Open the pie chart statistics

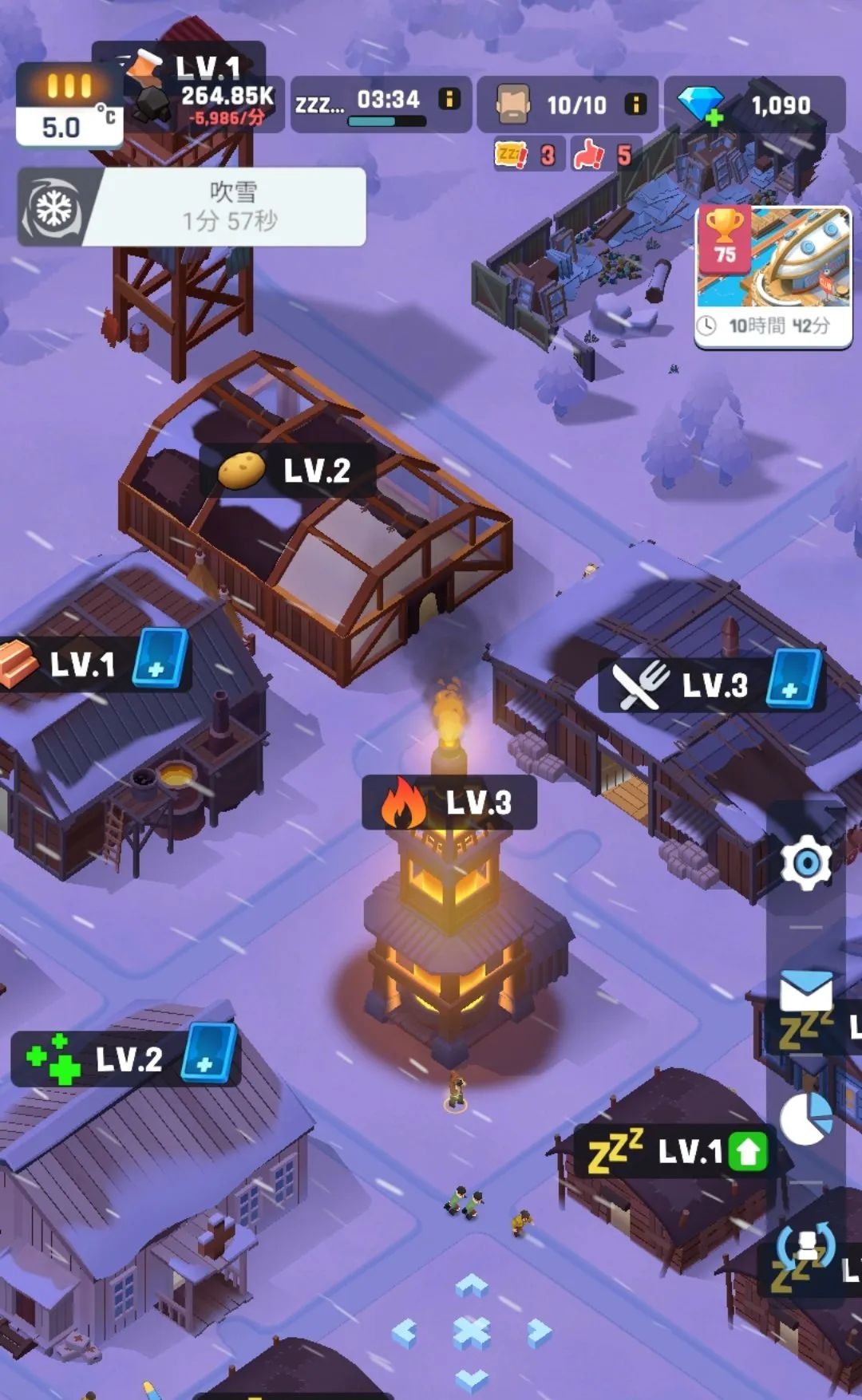pyautogui.click(x=806, y=1118)
